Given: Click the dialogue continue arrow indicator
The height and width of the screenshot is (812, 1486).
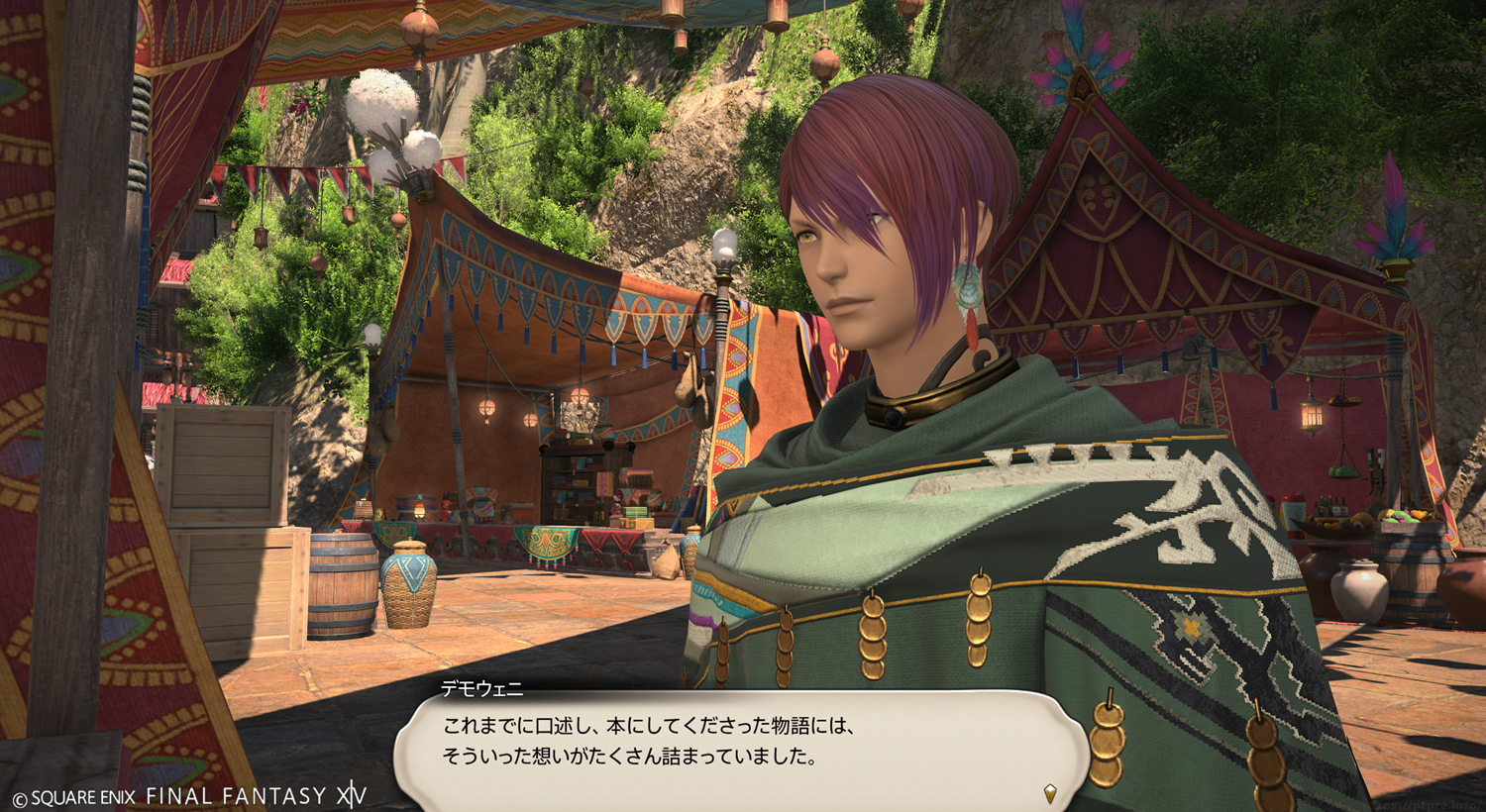Looking at the screenshot, I should (1050, 792).
